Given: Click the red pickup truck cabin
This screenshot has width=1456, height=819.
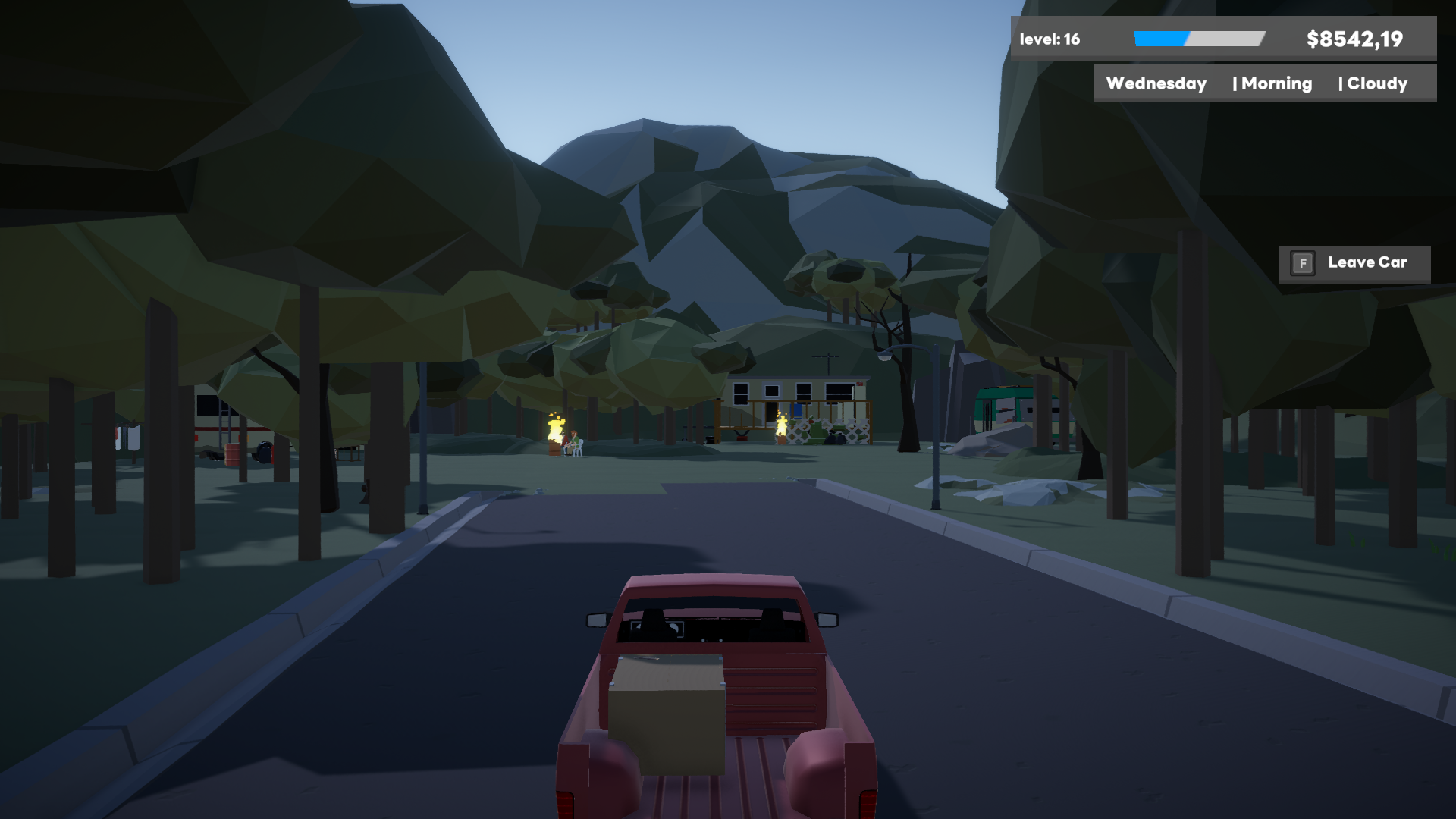Looking at the screenshot, I should (713, 622).
